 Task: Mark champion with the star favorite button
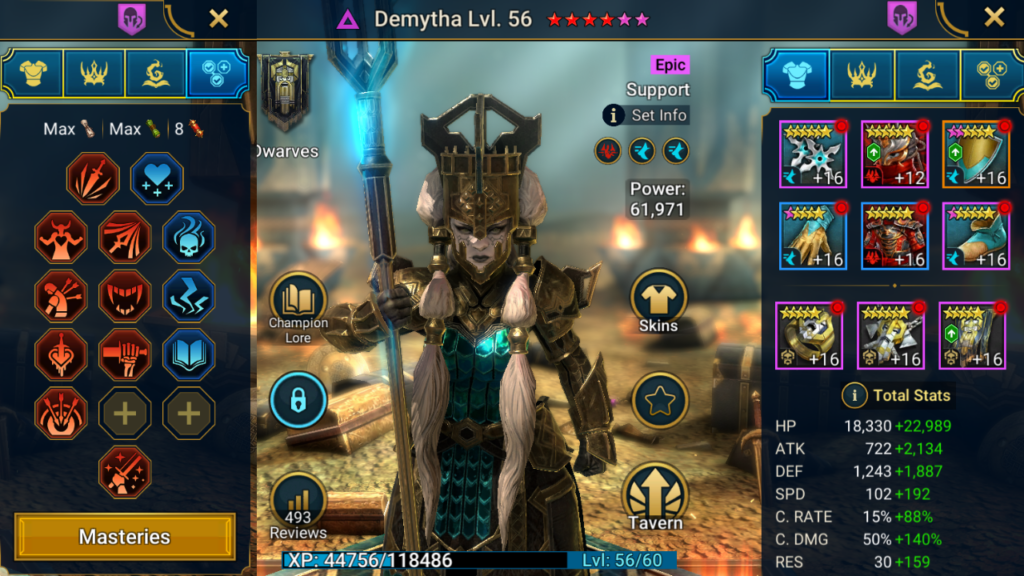coord(660,401)
